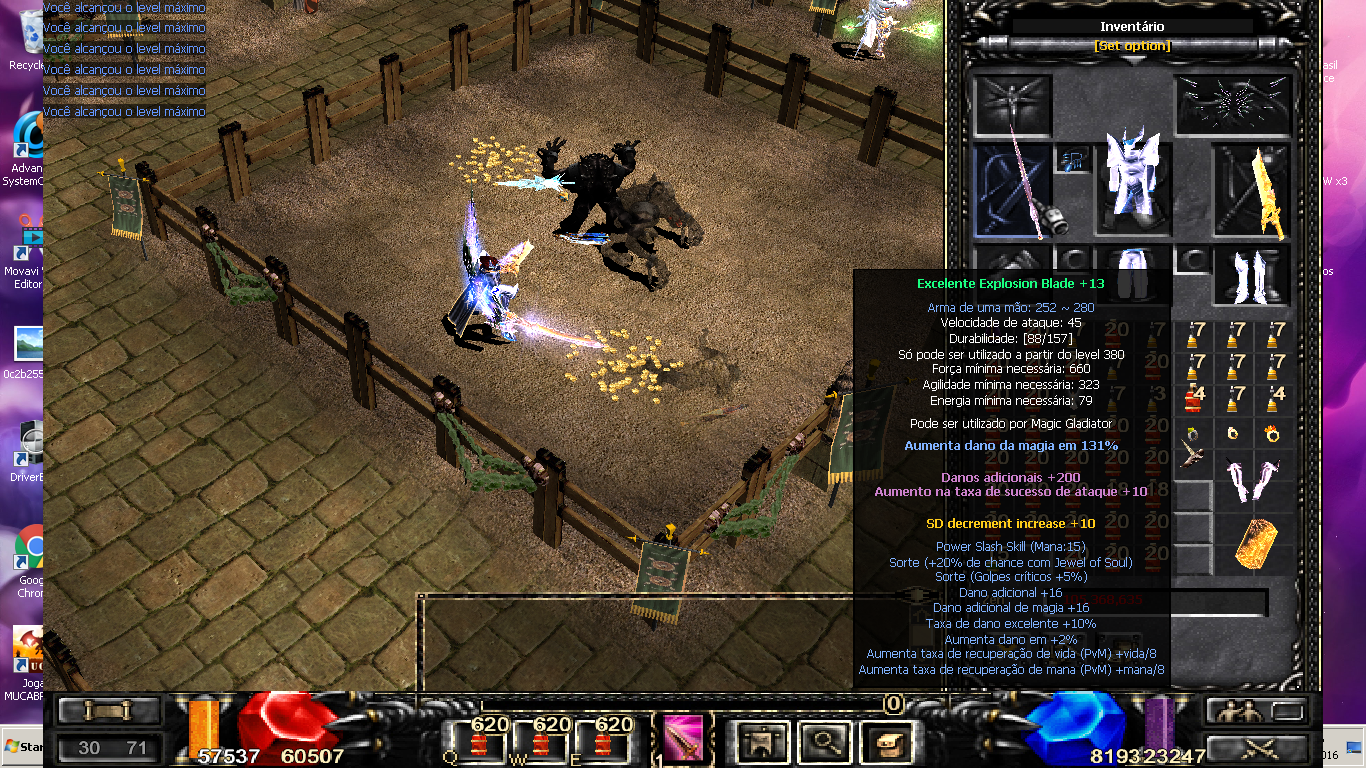Select the equipped white boots slot
Viewport: 1366px width, 768px height.
1252,276
